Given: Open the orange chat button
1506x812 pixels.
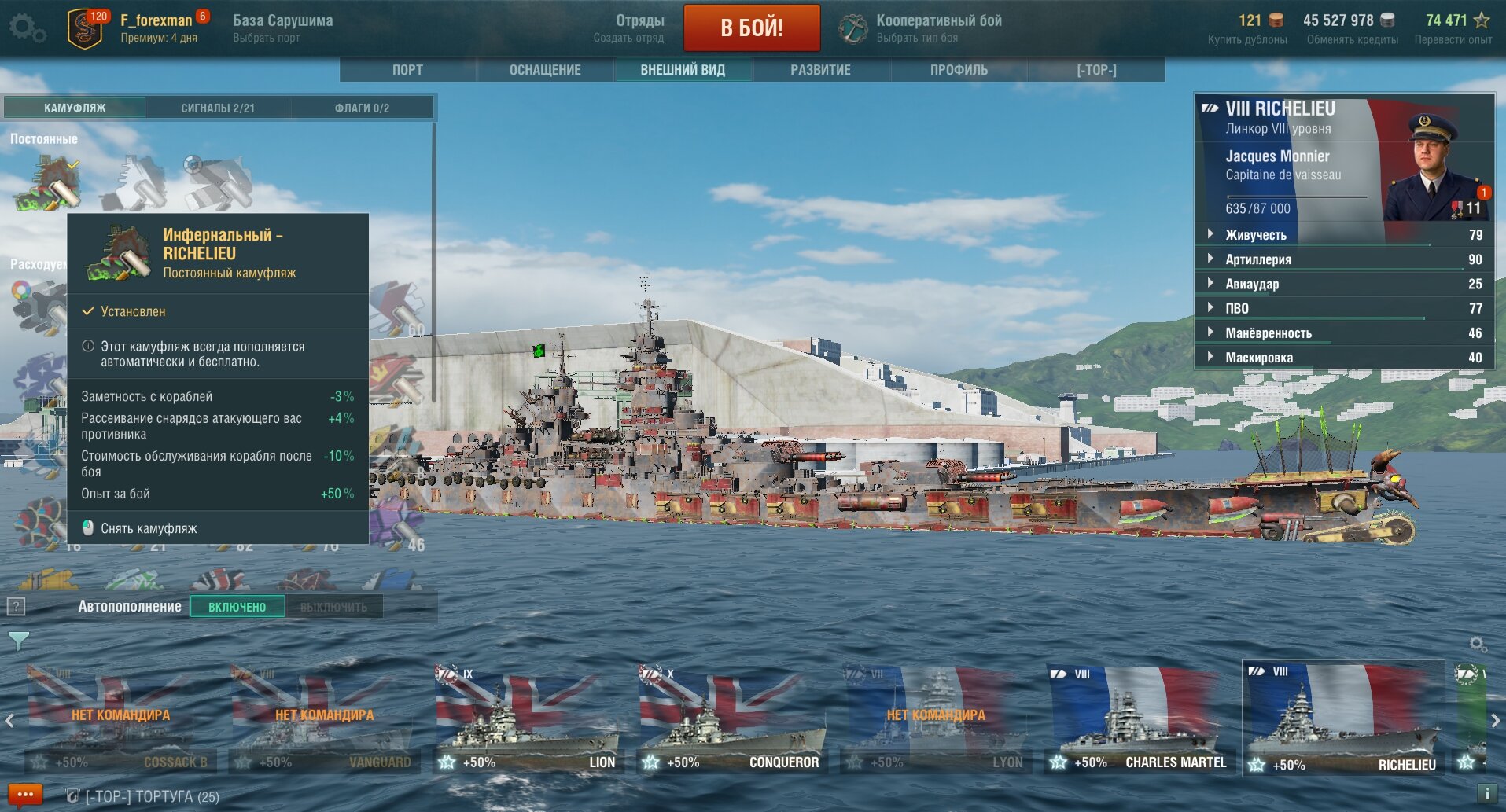Looking at the screenshot, I should (24, 795).
